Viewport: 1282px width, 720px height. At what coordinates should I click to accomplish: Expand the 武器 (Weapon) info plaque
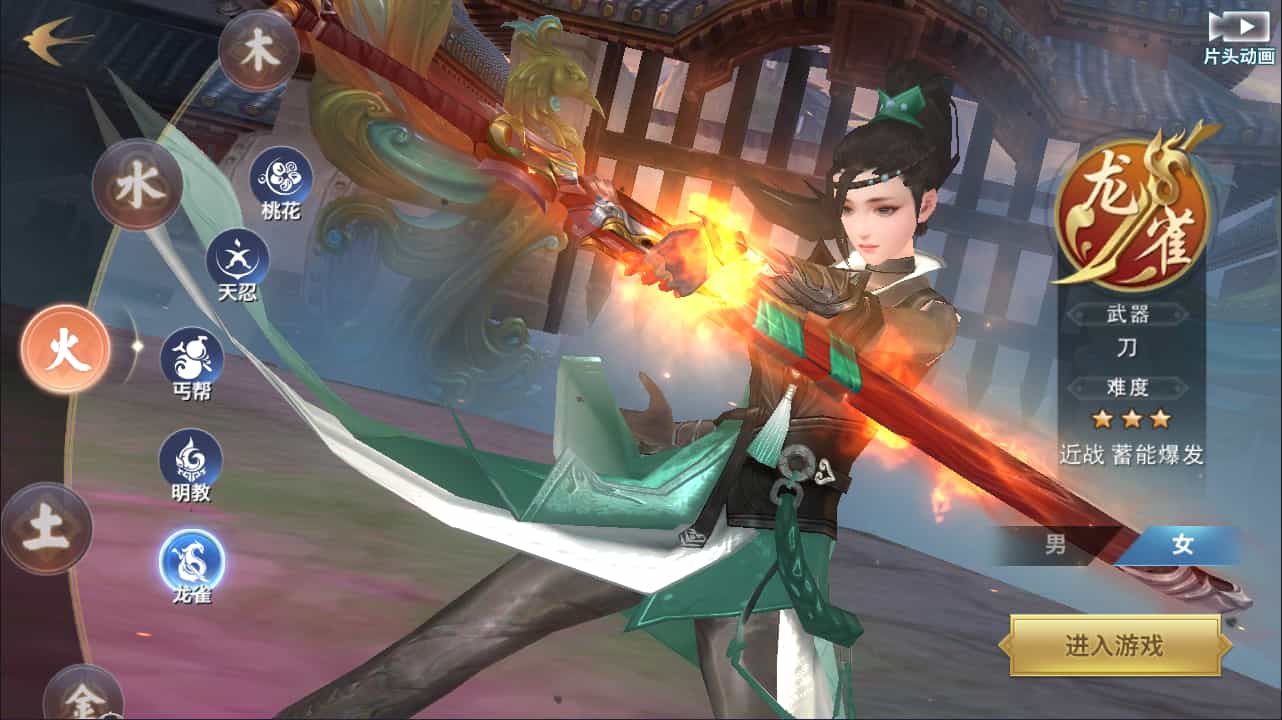click(x=1129, y=313)
